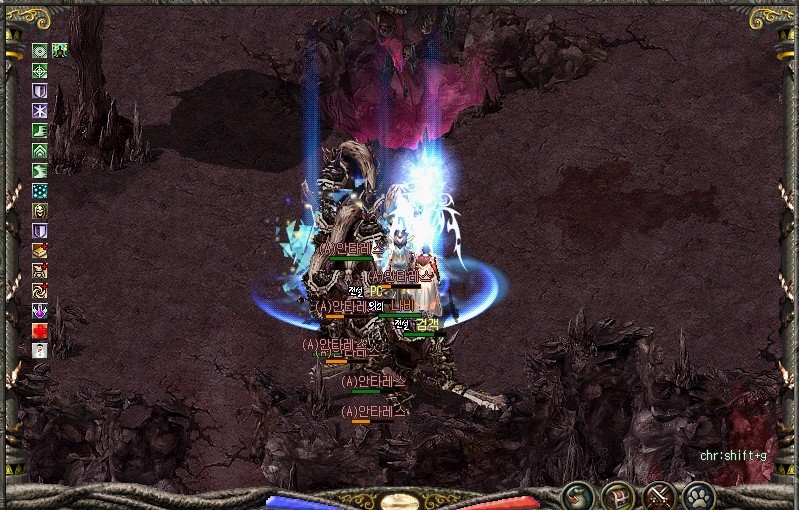Click the snowflake buff icon
This screenshot has height=510, width=799.
[x=40, y=110]
